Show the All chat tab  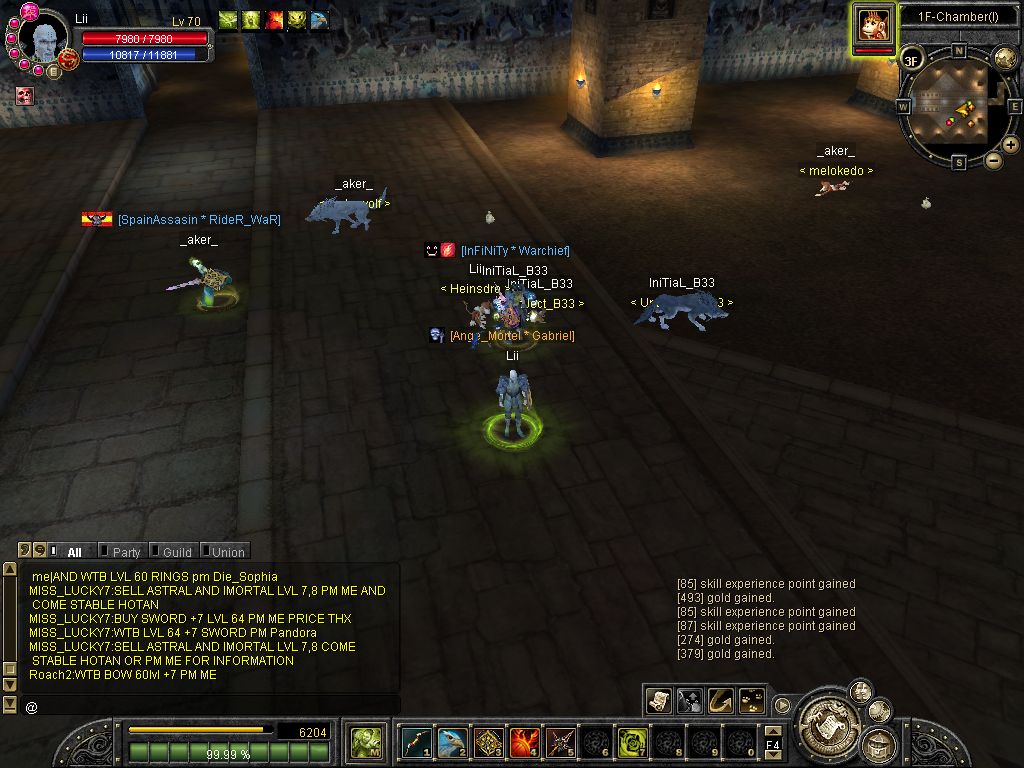[74, 551]
